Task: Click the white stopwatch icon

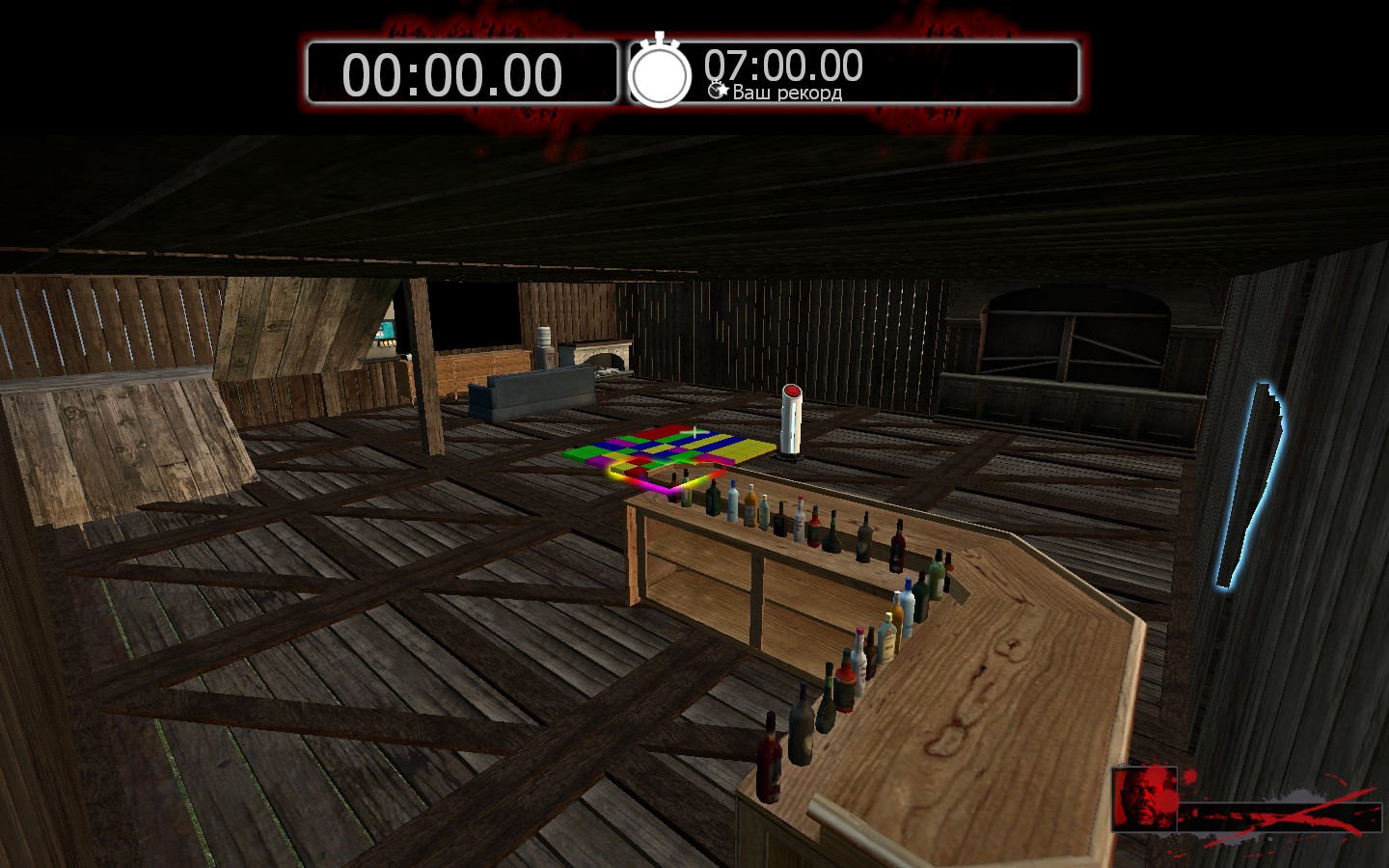Action: 660,72
